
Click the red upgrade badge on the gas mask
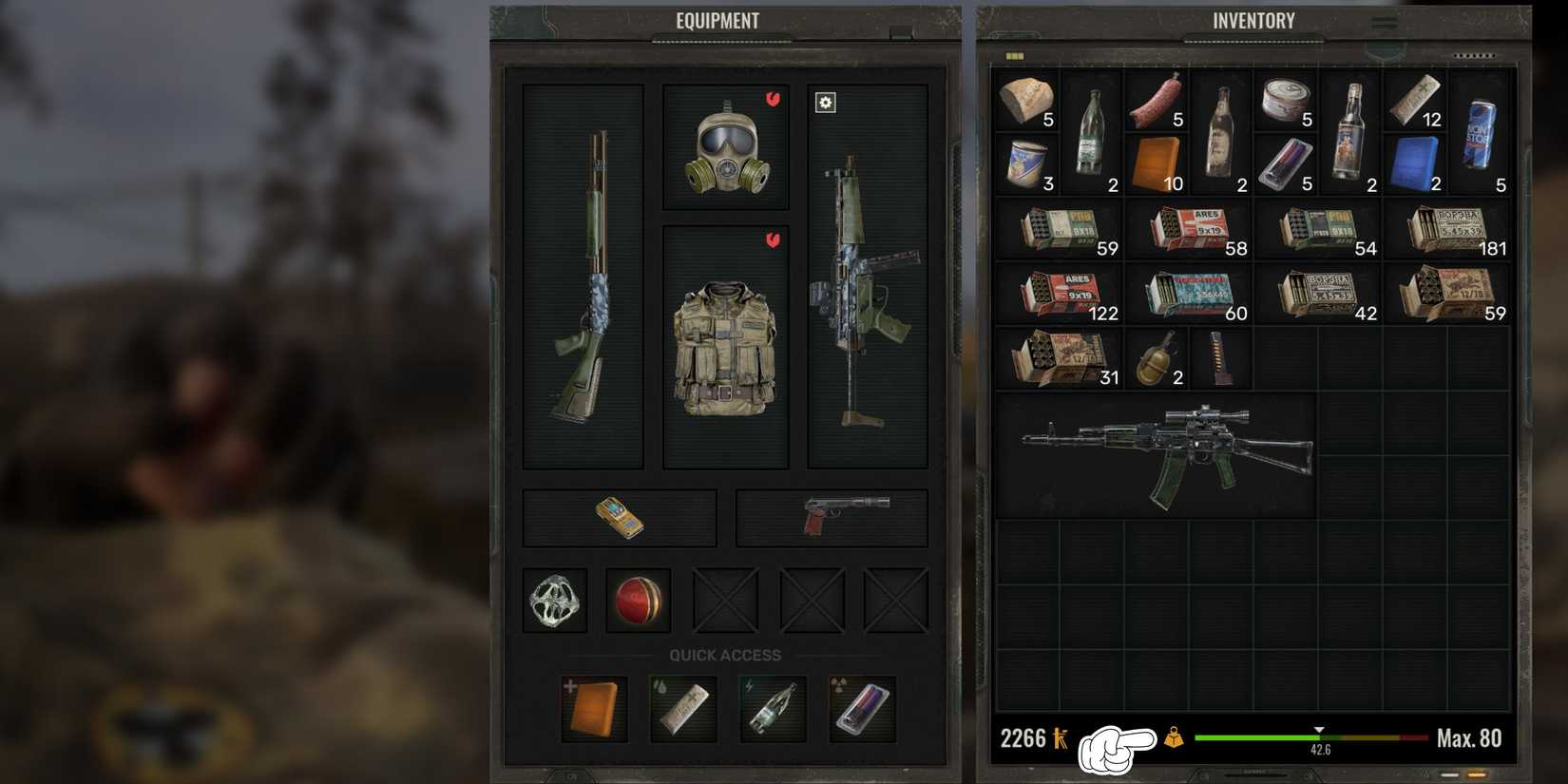pos(772,98)
